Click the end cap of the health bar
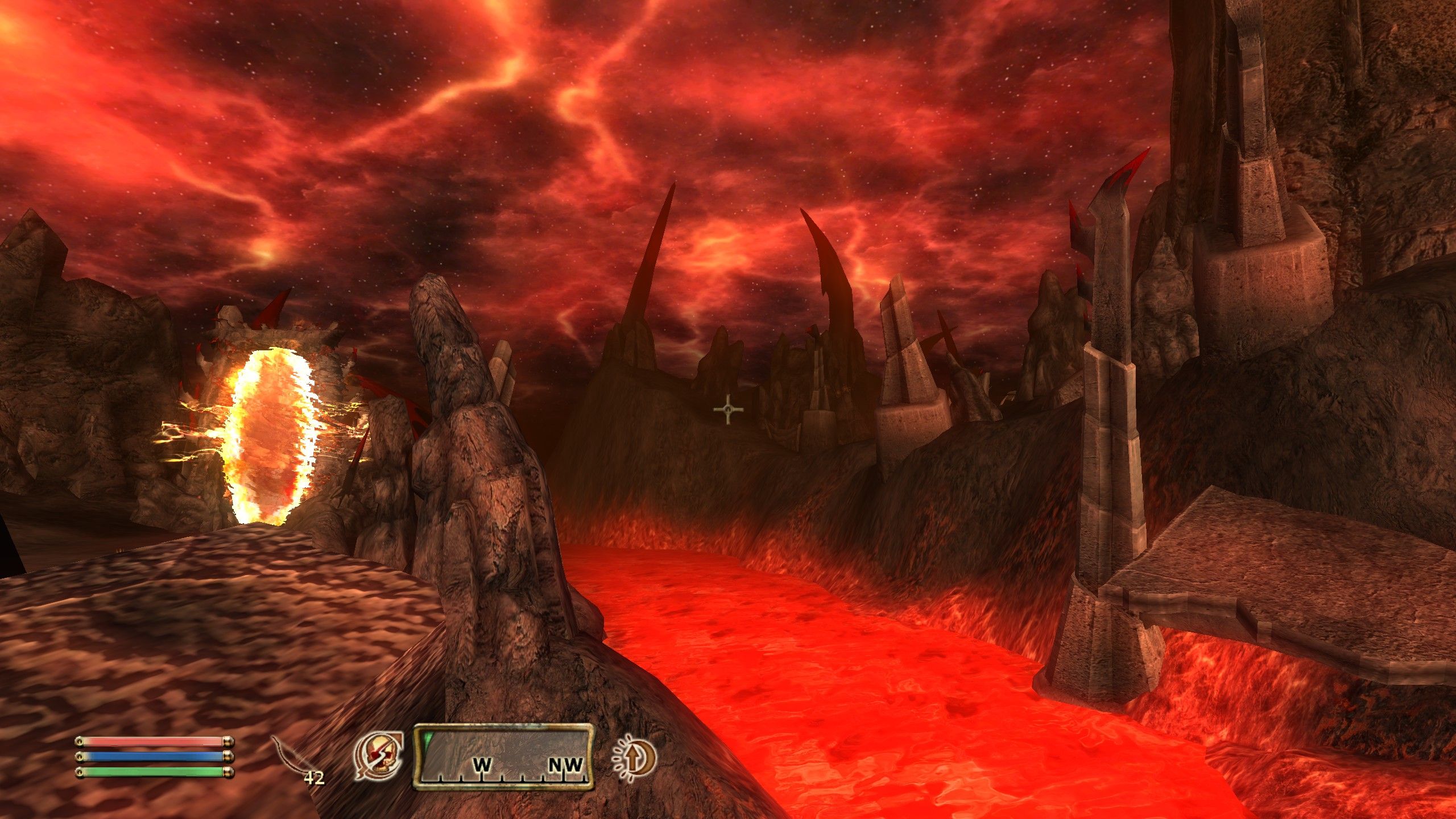 point(228,741)
